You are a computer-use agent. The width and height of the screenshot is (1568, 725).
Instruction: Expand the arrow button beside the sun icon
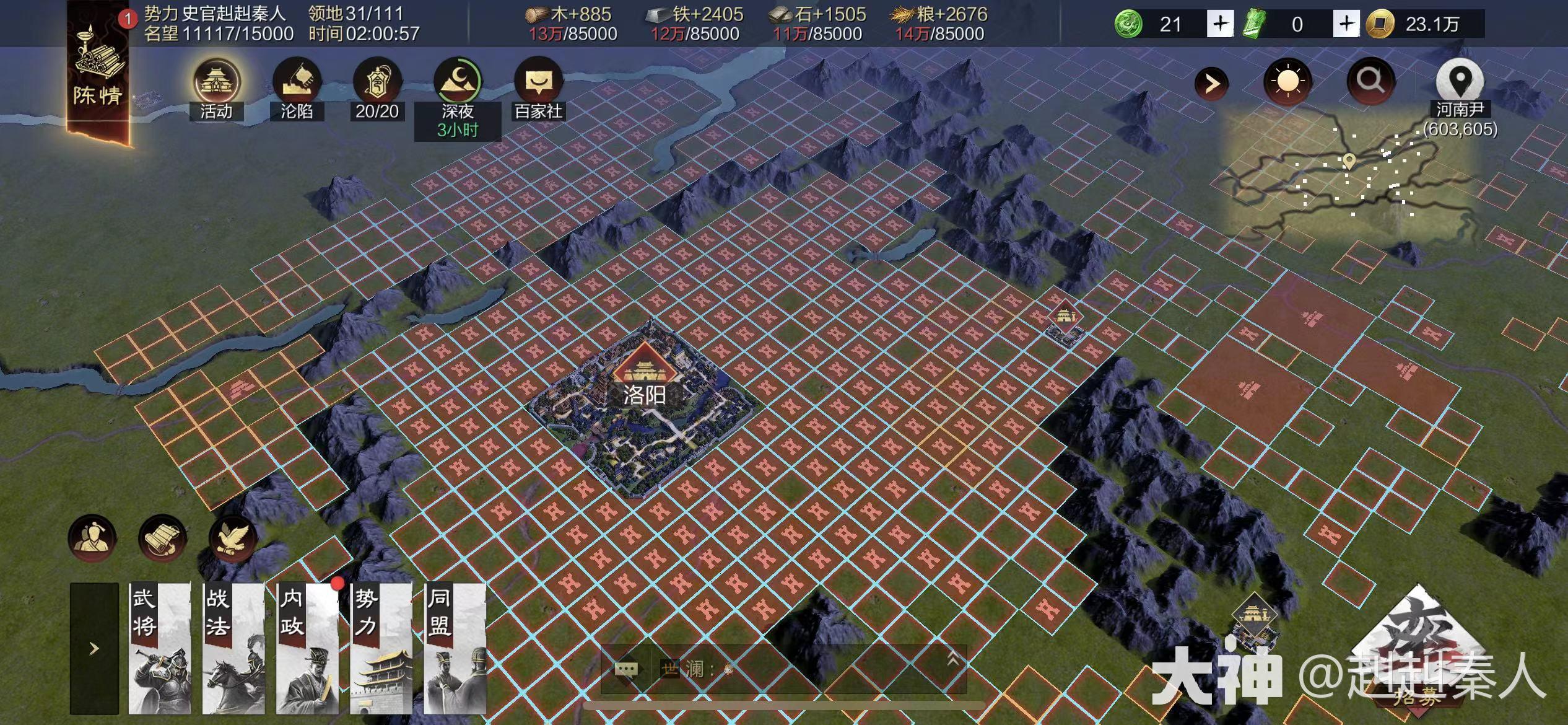click(x=1211, y=83)
